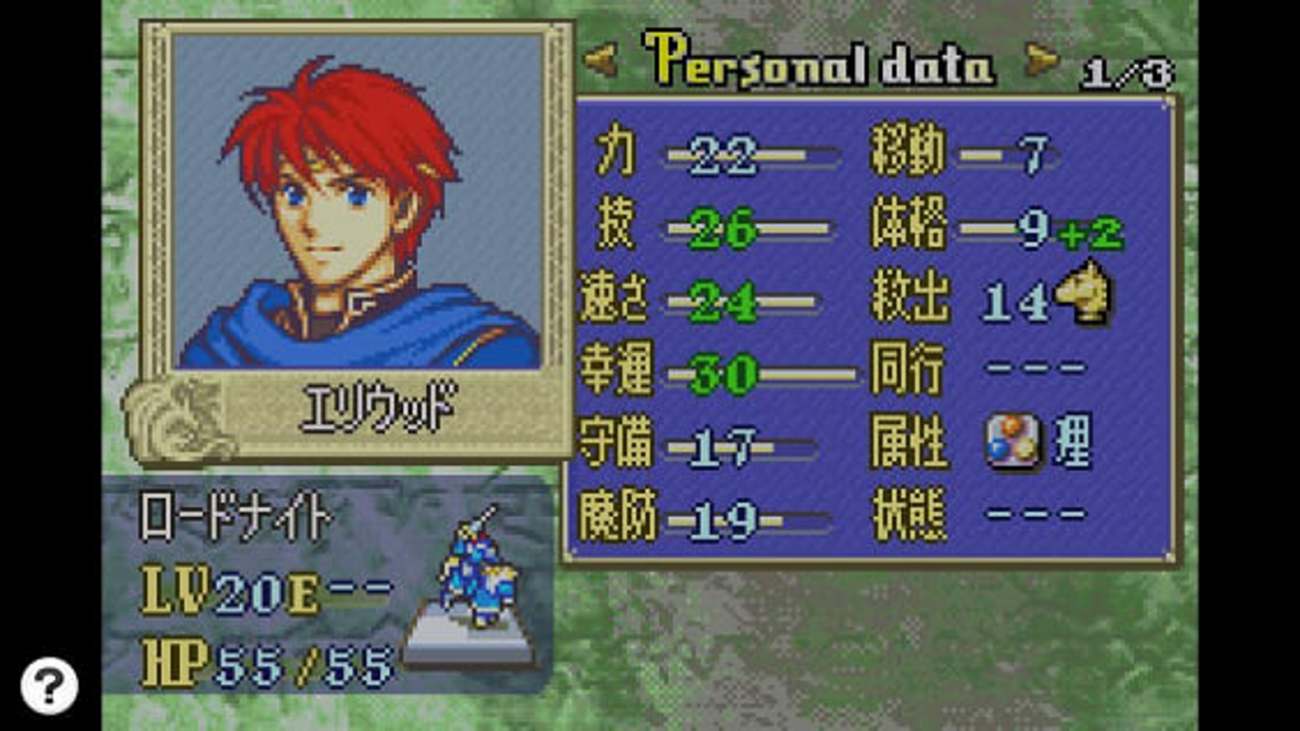Go to previous page with left arrow

pyautogui.click(x=601, y=63)
